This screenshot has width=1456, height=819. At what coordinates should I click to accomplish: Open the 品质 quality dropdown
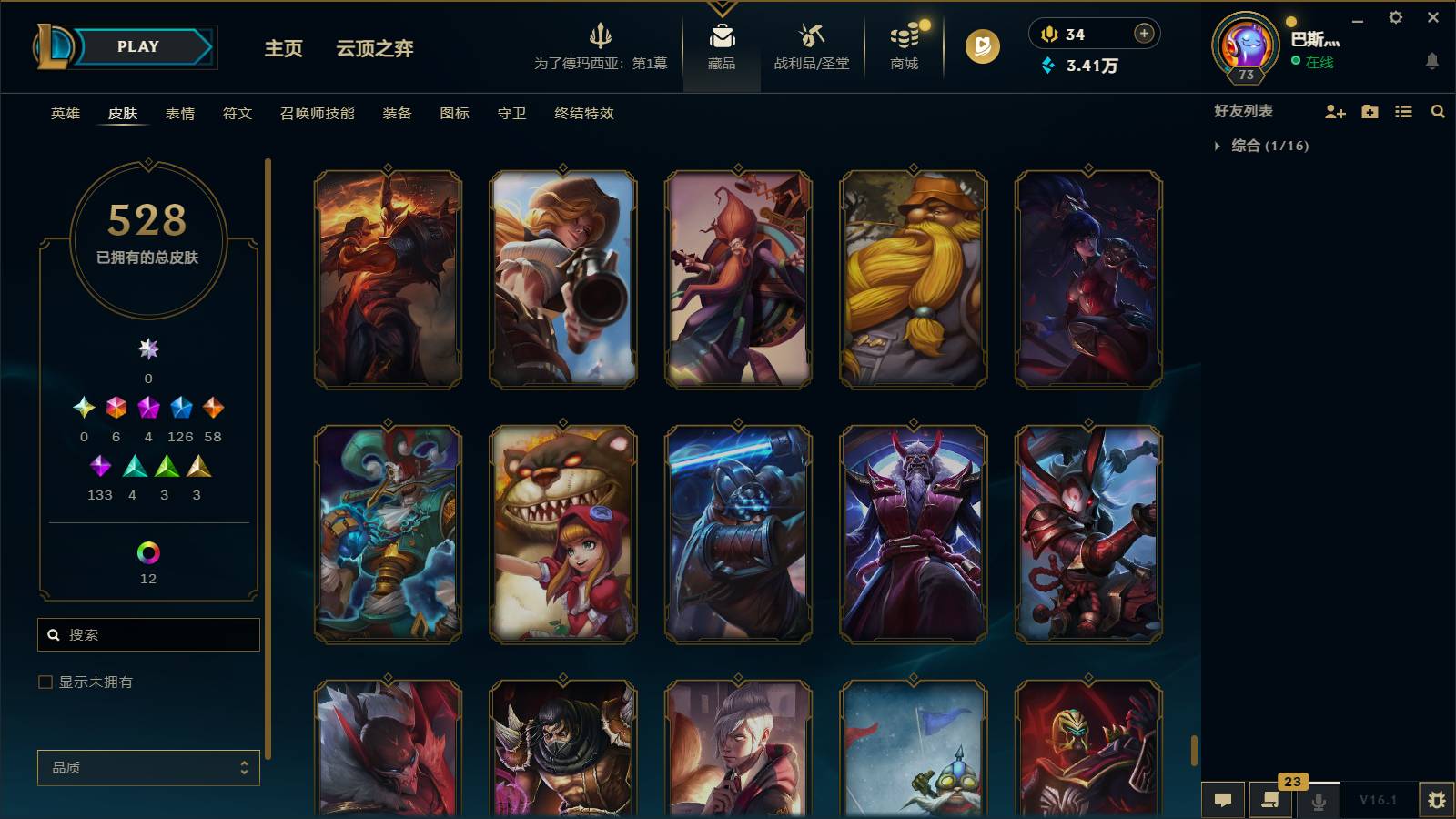pos(148,767)
